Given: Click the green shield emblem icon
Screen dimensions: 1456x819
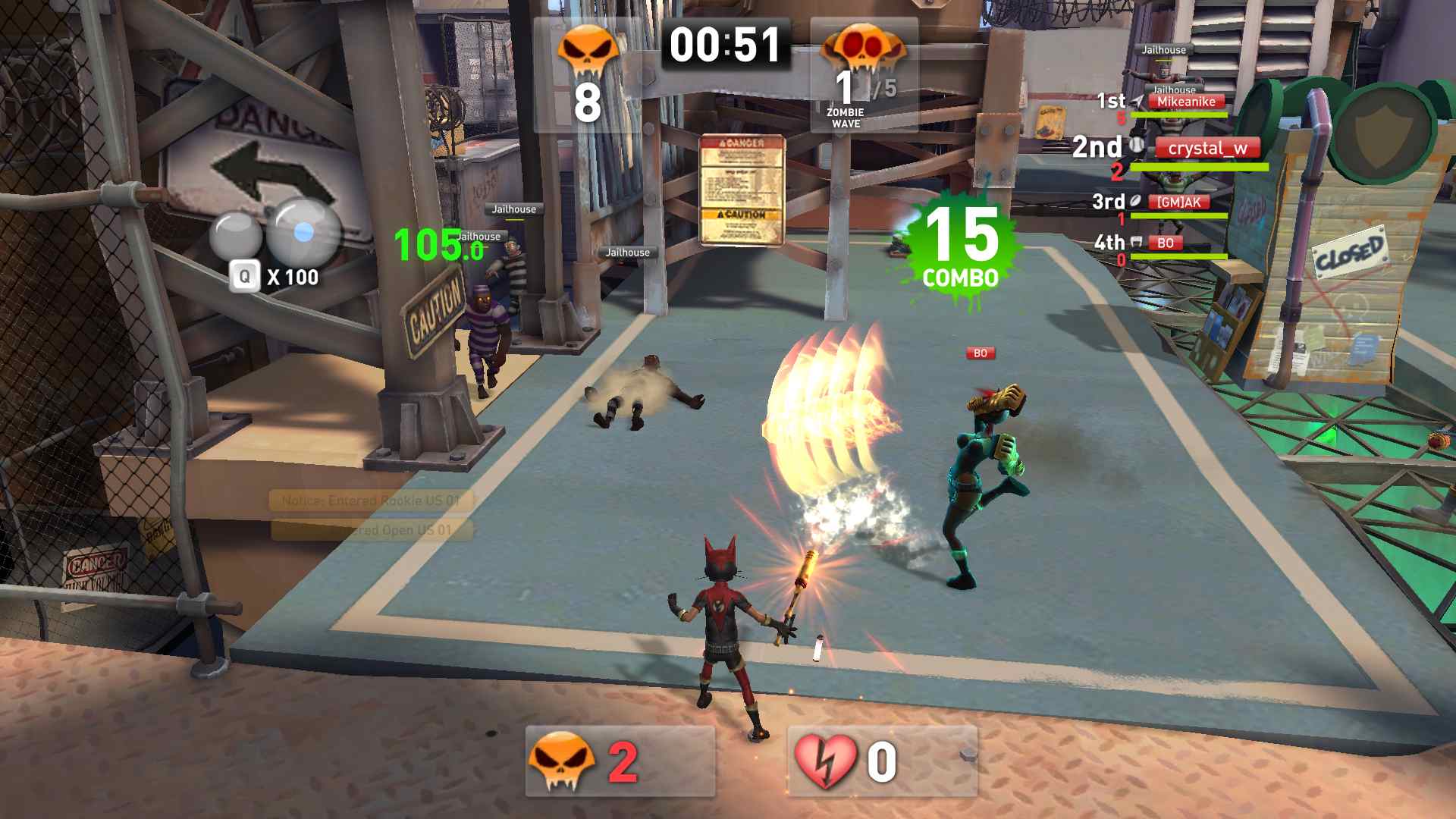Looking at the screenshot, I should (1382, 130).
